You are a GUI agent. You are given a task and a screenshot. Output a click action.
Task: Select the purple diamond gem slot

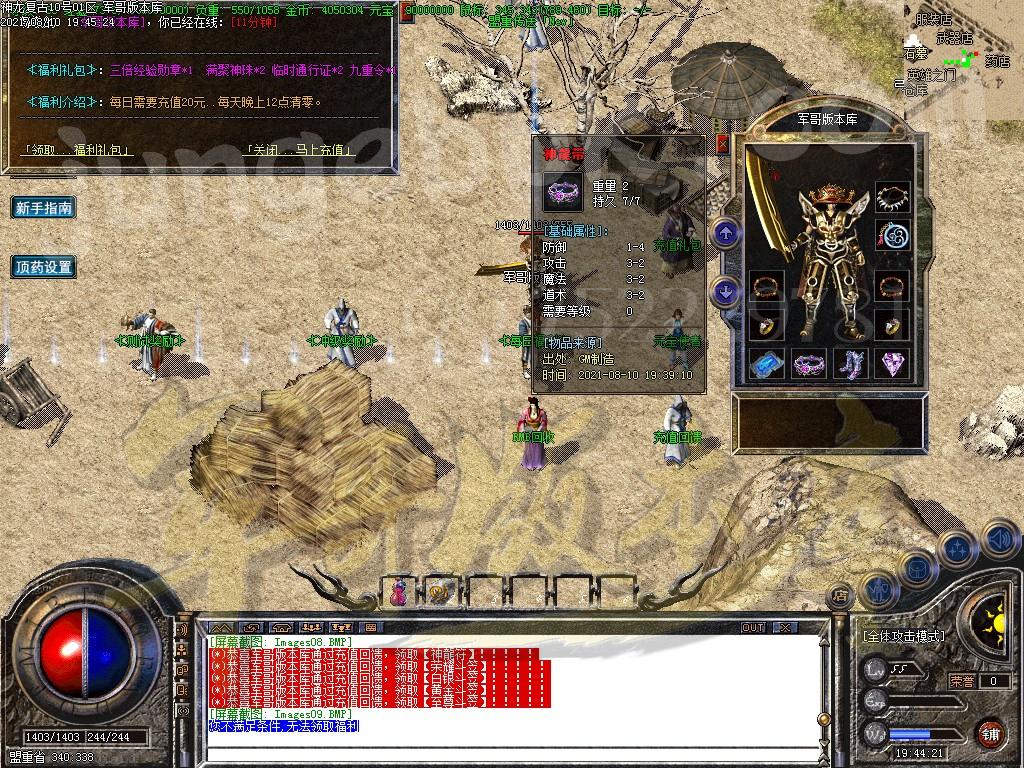point(892,364)
